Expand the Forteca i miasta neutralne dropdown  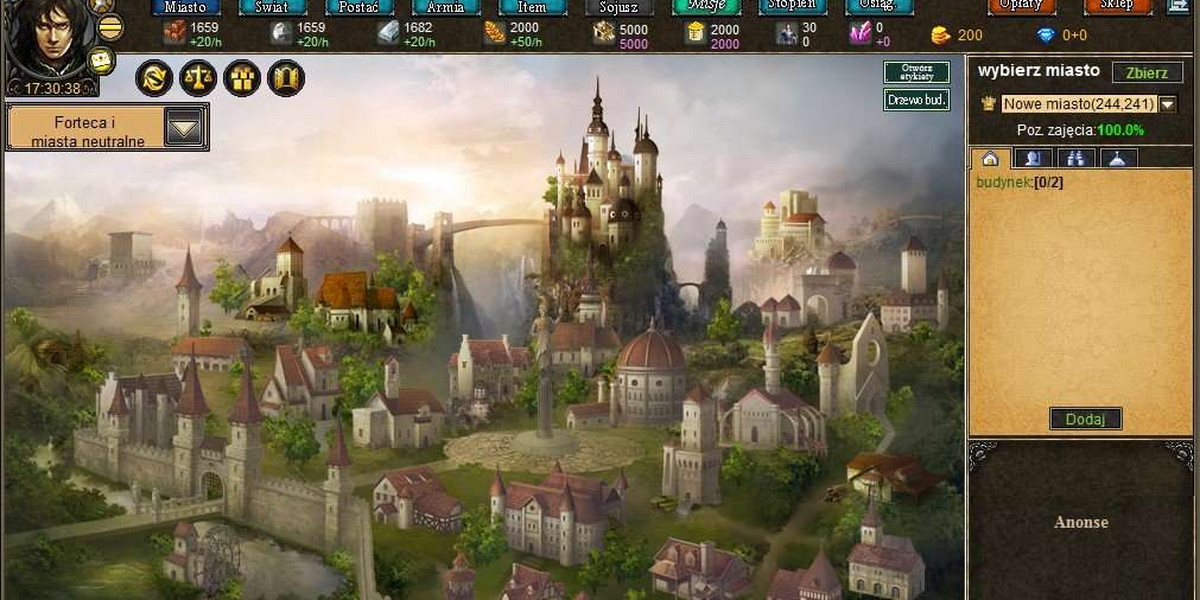(184, 128)
